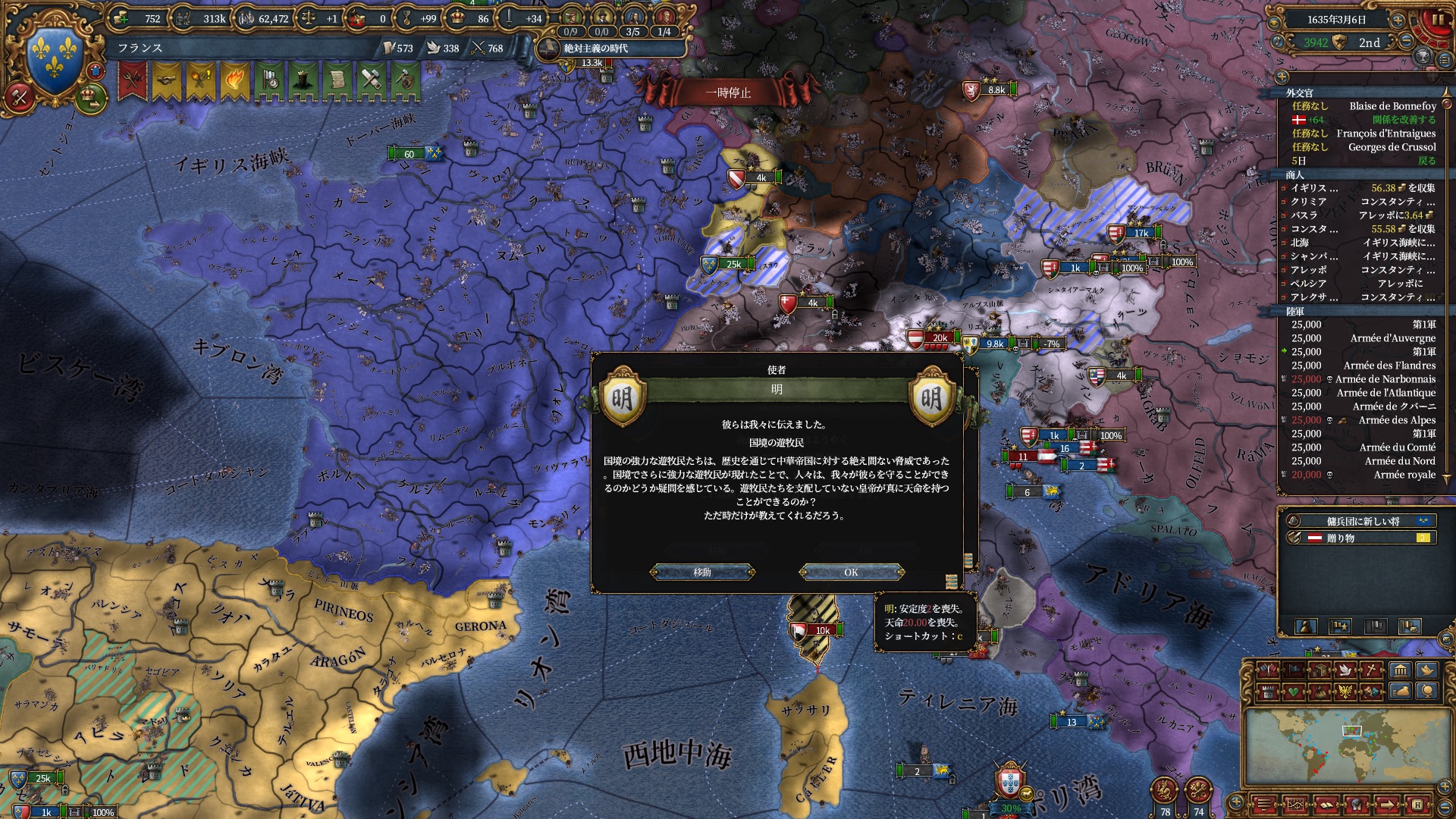
Task: Toggle the red pause button
Action: click(1436, 21)
